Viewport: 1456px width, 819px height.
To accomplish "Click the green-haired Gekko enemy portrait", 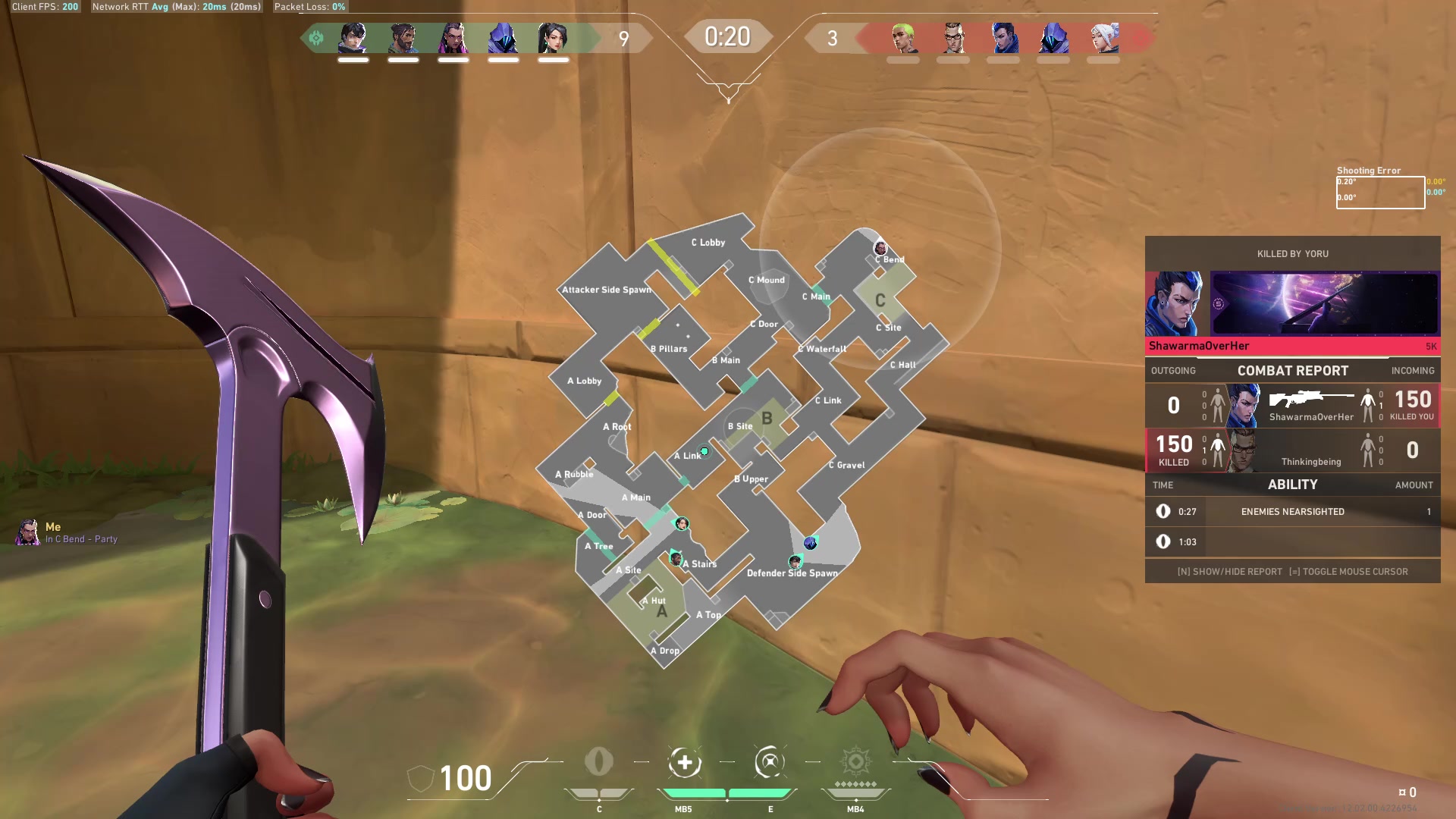I will (x=902, y=38).
